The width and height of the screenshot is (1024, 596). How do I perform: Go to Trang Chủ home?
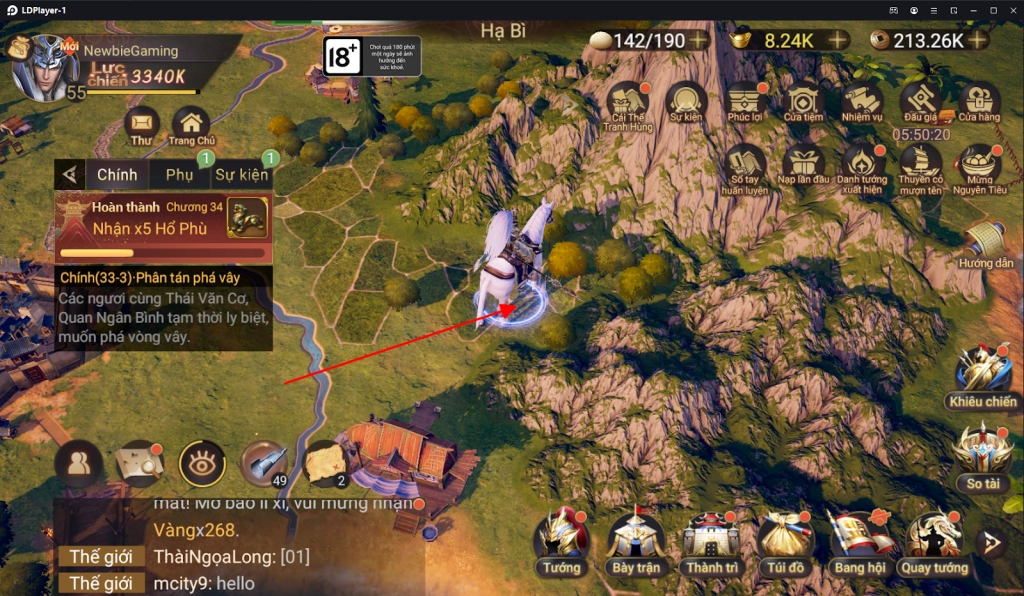(x=191, y=125)
